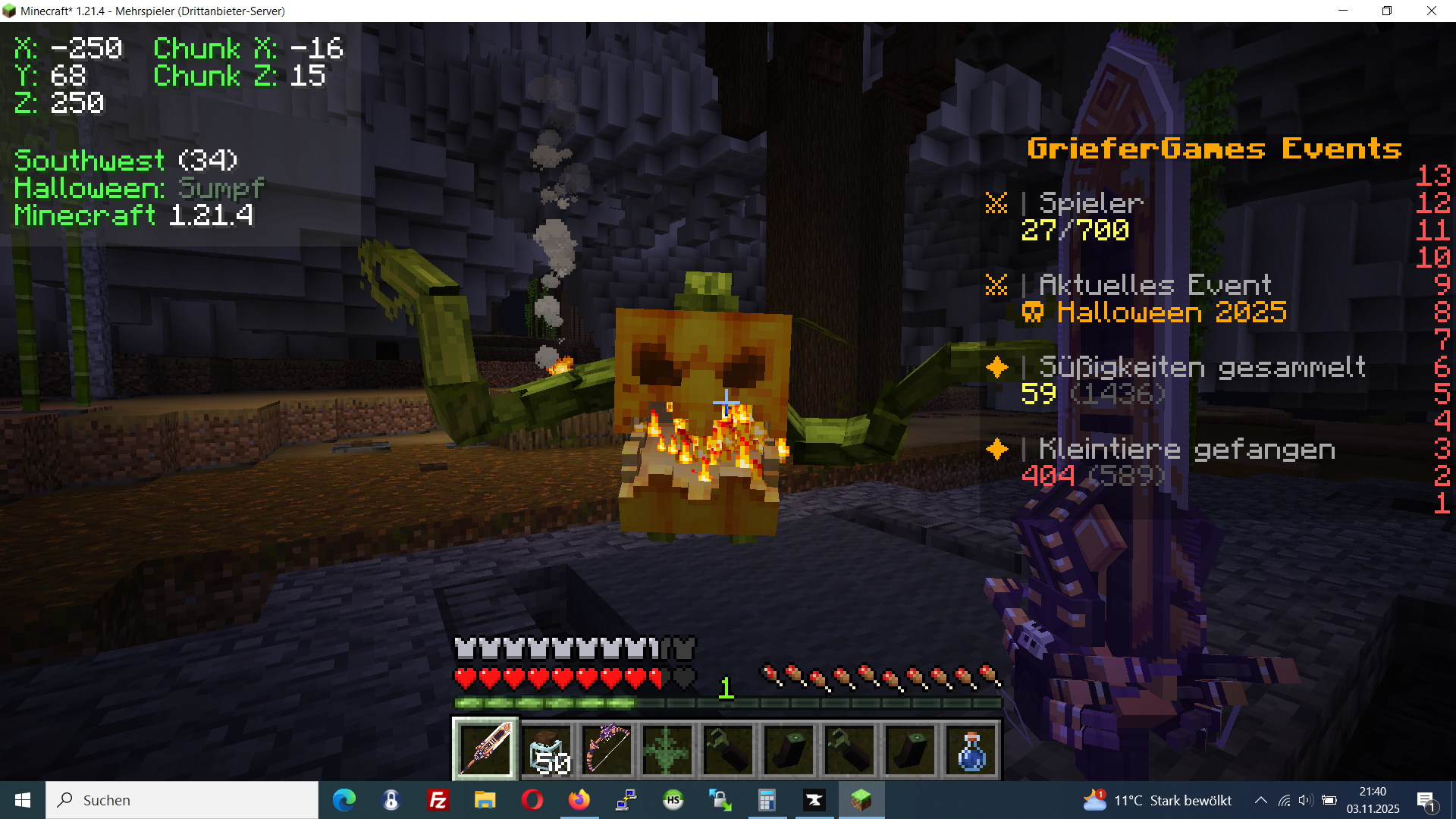This screenshot has height=819, width=1456.
Task: Close the Minecraft window
Action: tap(1431, 11)
